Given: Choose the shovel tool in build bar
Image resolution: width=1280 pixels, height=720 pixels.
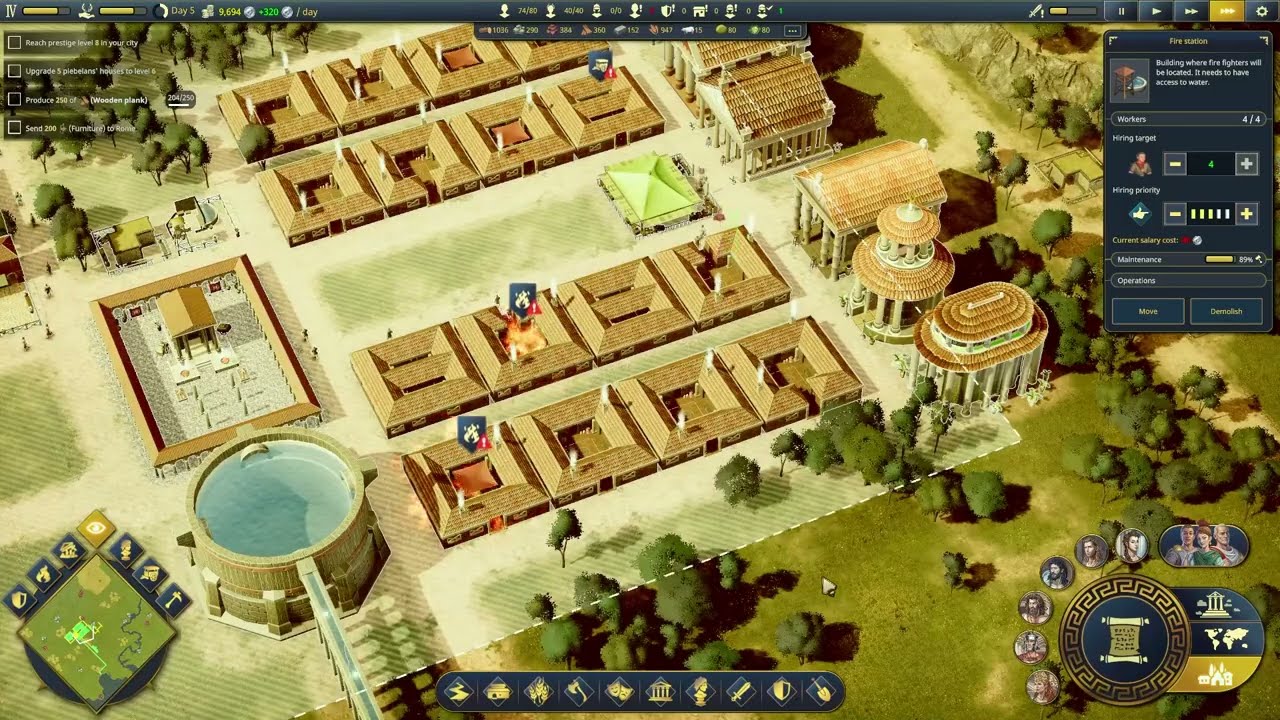Looking at the screenshot, I should pyautogui.click(x=820, y=691).
